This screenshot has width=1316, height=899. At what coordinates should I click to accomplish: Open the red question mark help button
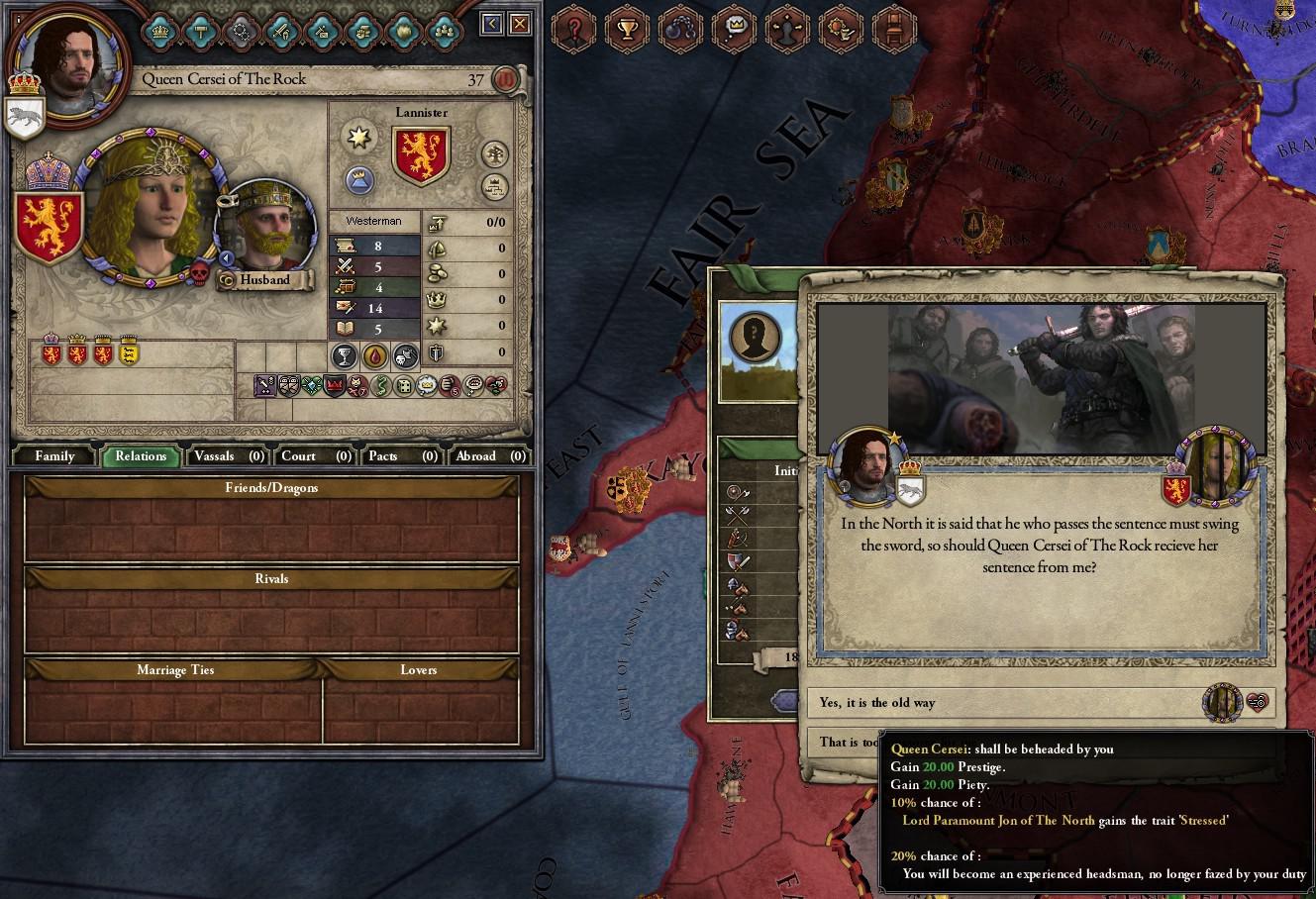click(x=572, y=30)
